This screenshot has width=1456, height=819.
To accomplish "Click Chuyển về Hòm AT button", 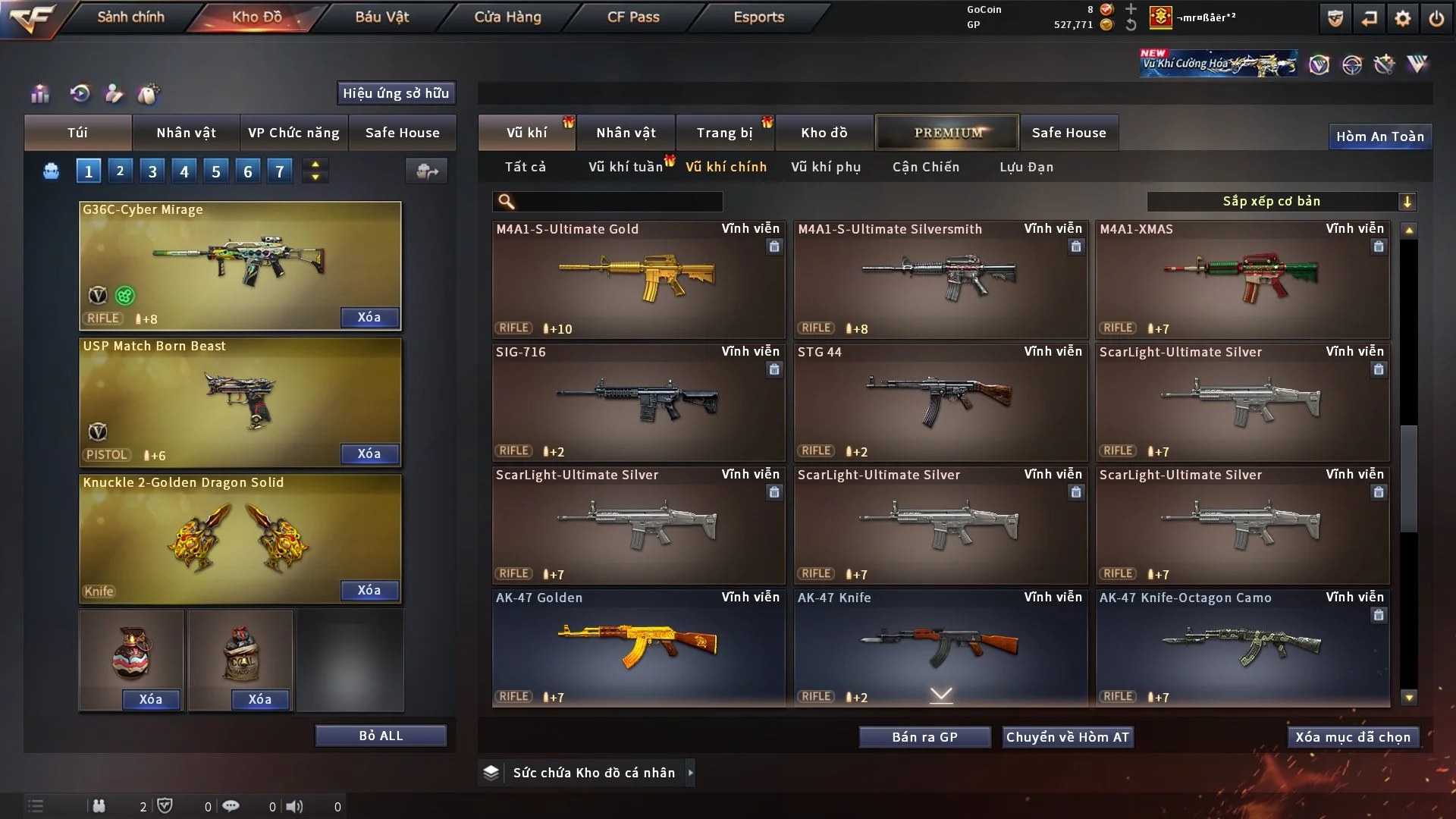I will (x=1068, y=737).
